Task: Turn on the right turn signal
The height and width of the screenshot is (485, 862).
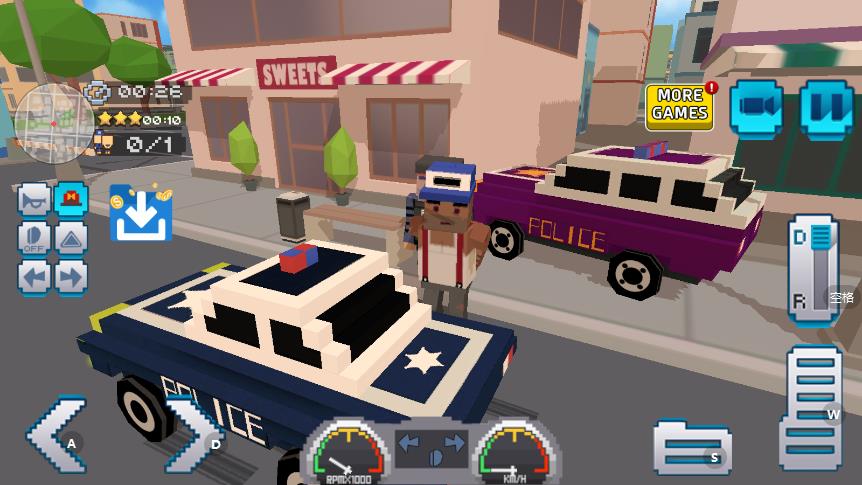Action: [x=71, y=276]
